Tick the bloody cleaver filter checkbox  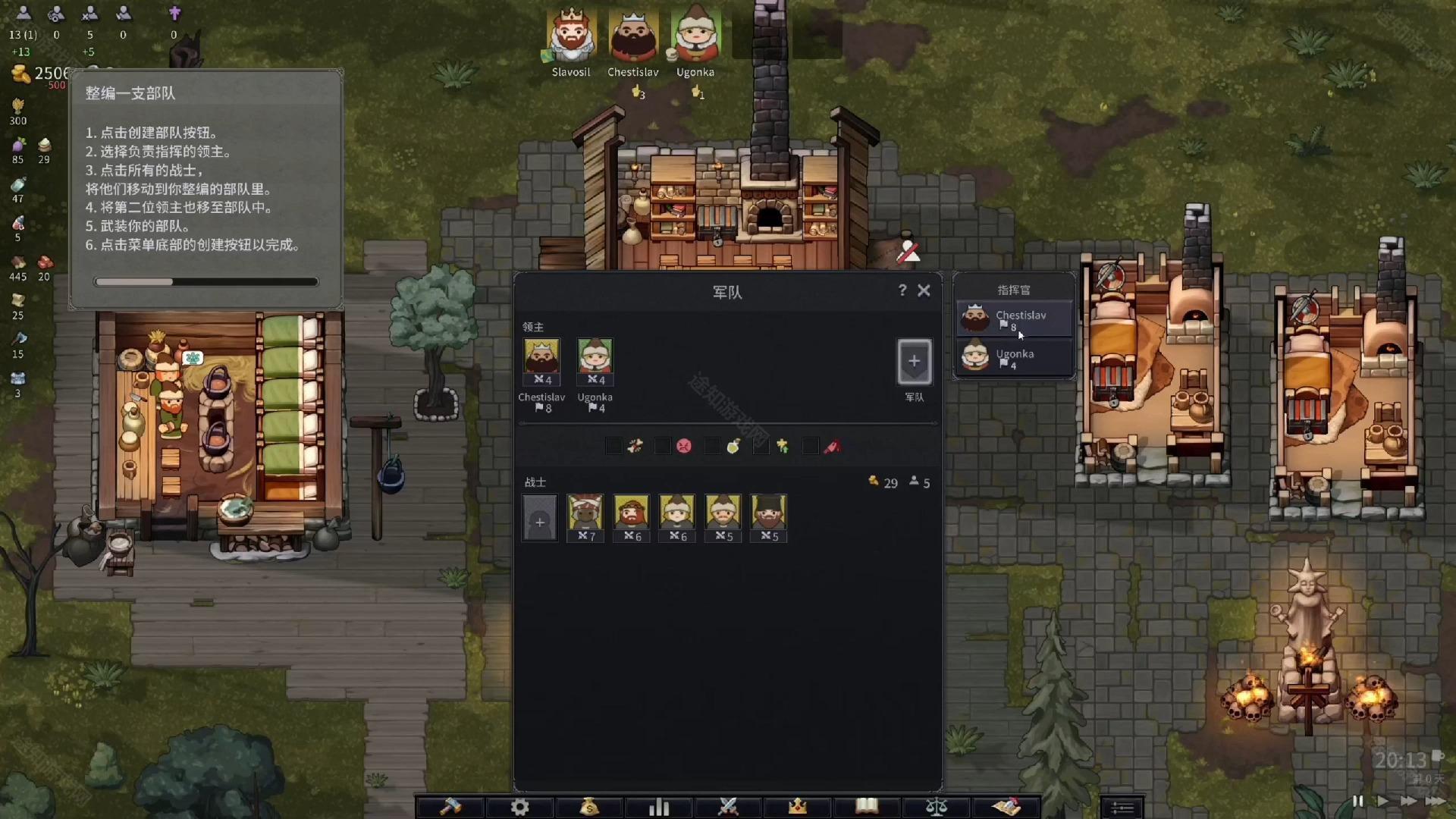pyautogui.click(x=811, y=447)
